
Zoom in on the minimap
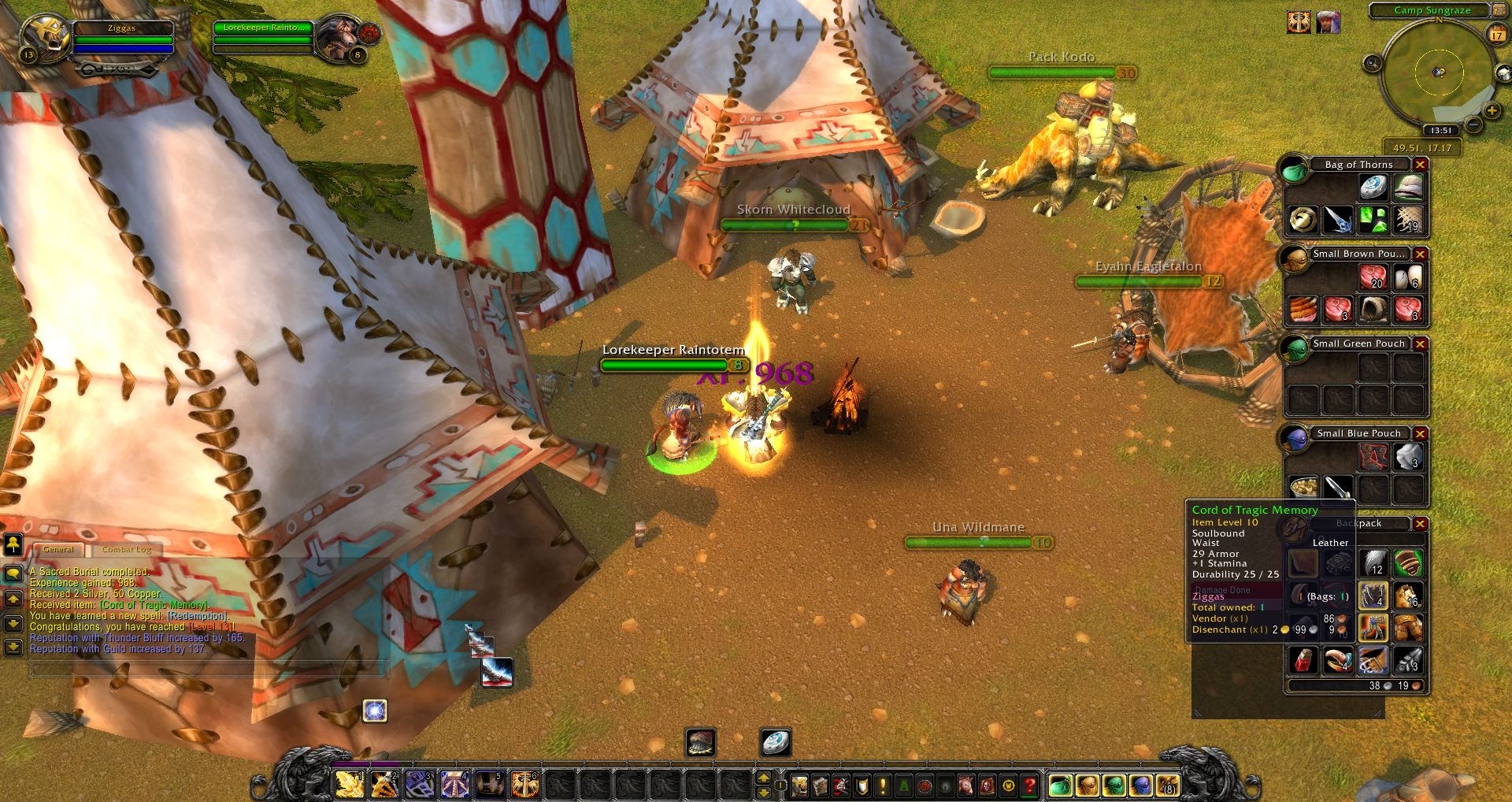[x=1491, y=112]
